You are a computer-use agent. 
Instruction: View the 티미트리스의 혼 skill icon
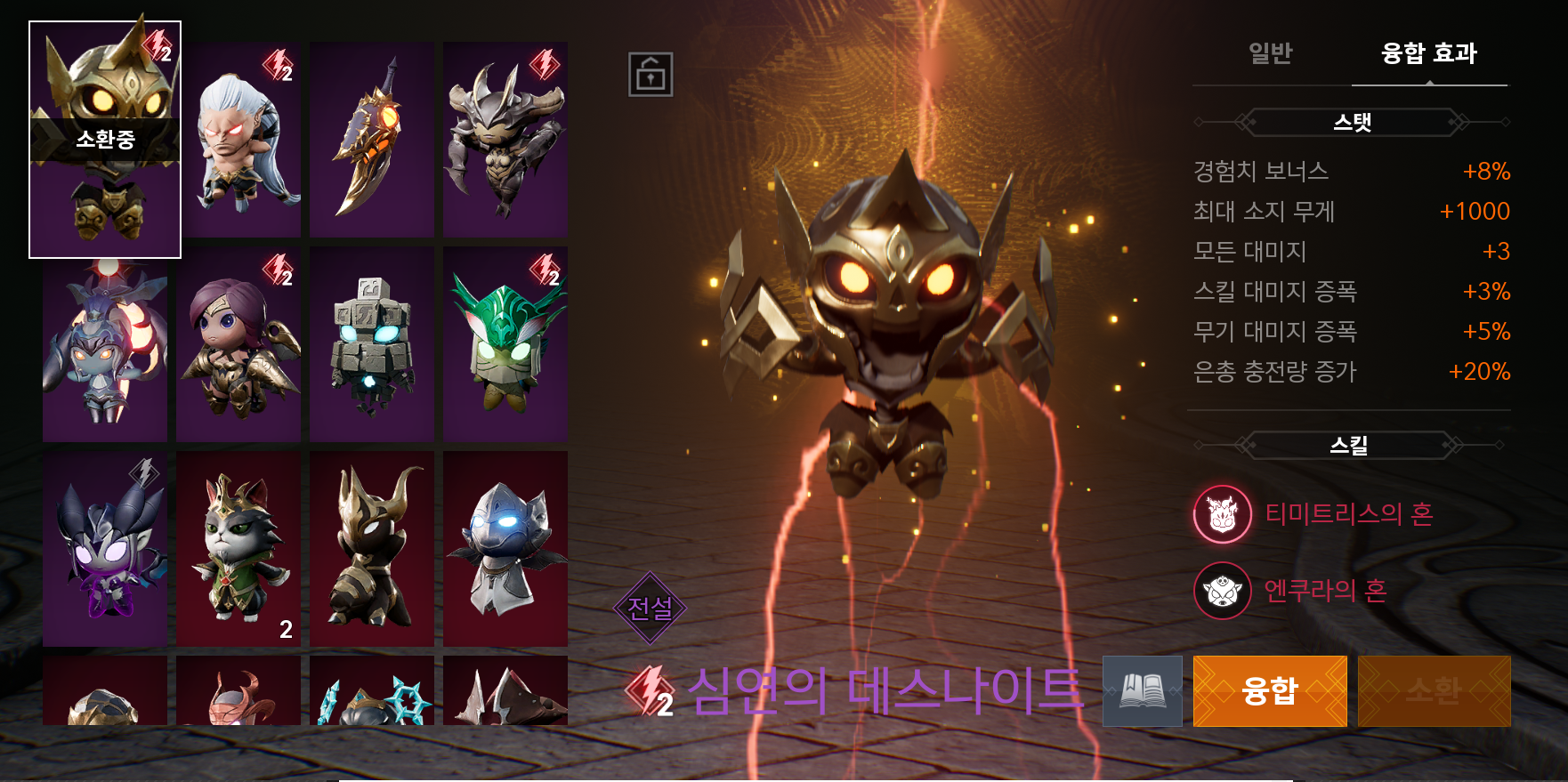tap(1223, 514)
